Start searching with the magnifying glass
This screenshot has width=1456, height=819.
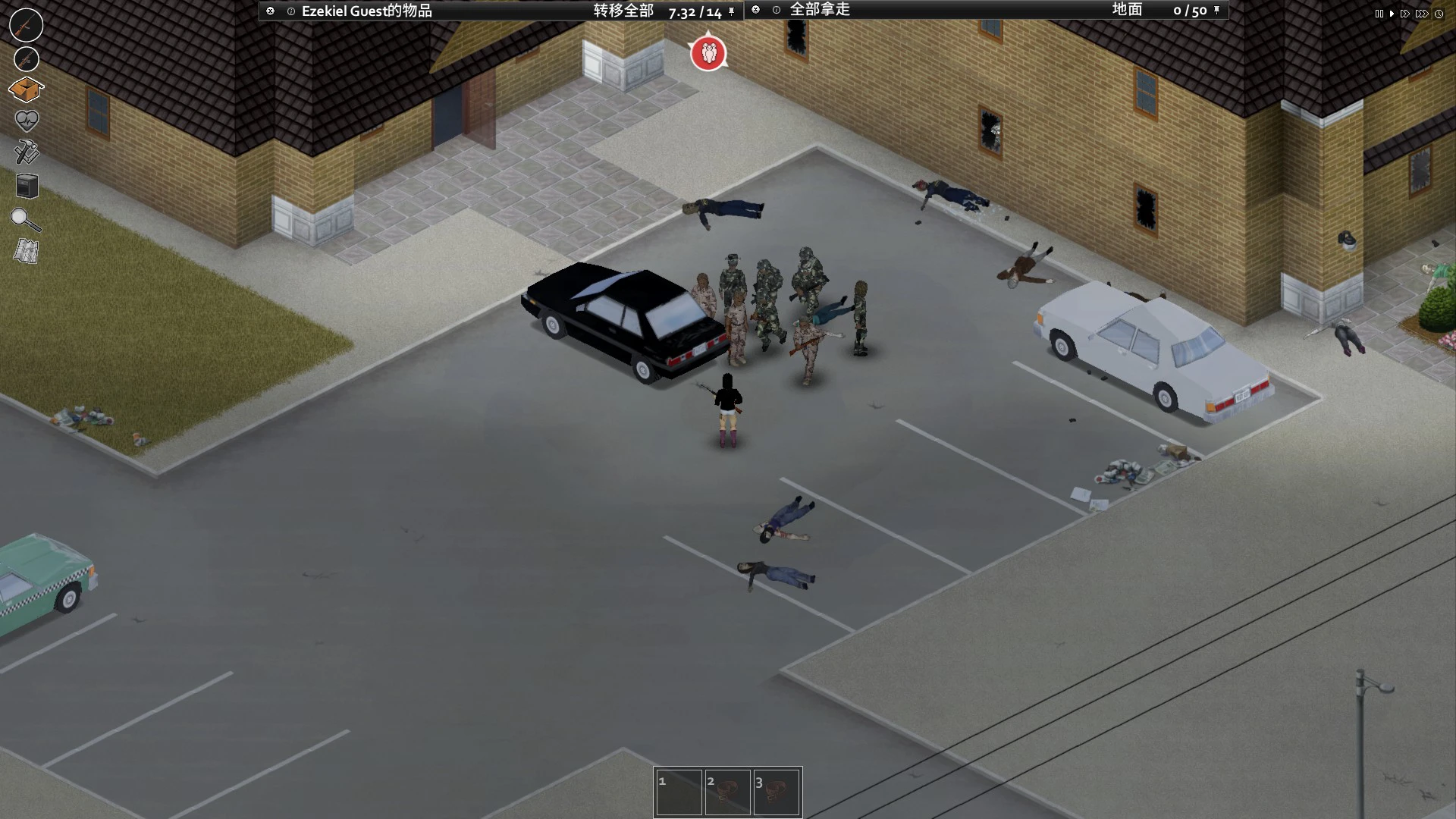tap(25, 219)
